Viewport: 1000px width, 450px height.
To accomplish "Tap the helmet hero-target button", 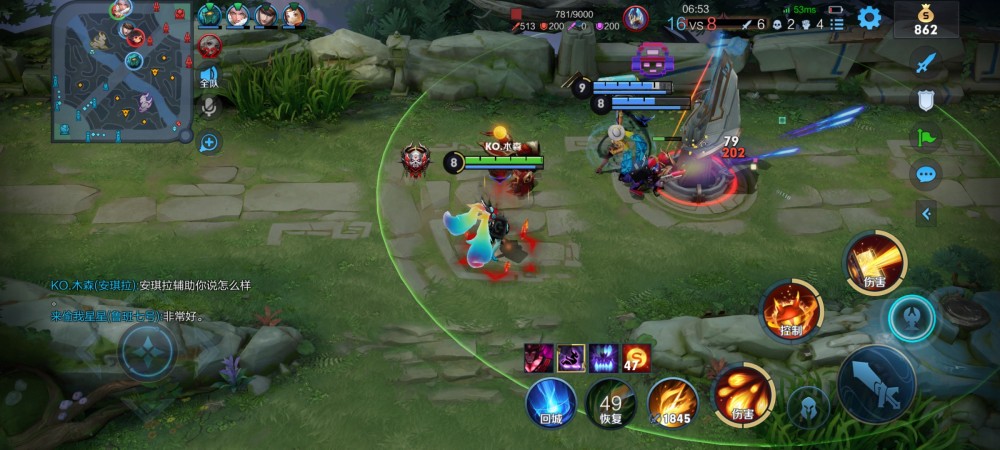I will [808, 407].
